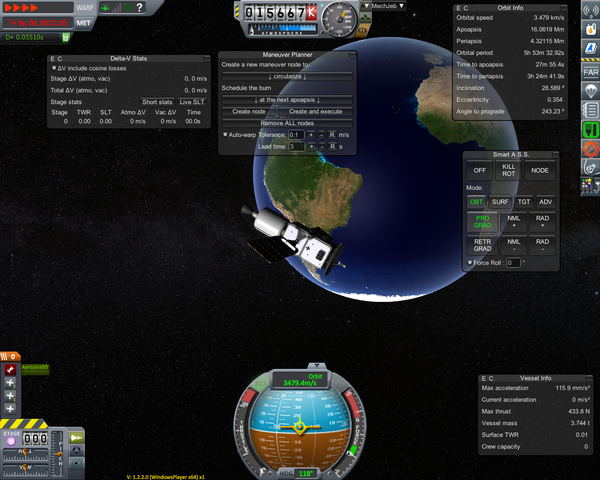The height and width of the screenshot is (480, 600).
Task: Create node in Maneuver Planner
Action: coord(248,111)
